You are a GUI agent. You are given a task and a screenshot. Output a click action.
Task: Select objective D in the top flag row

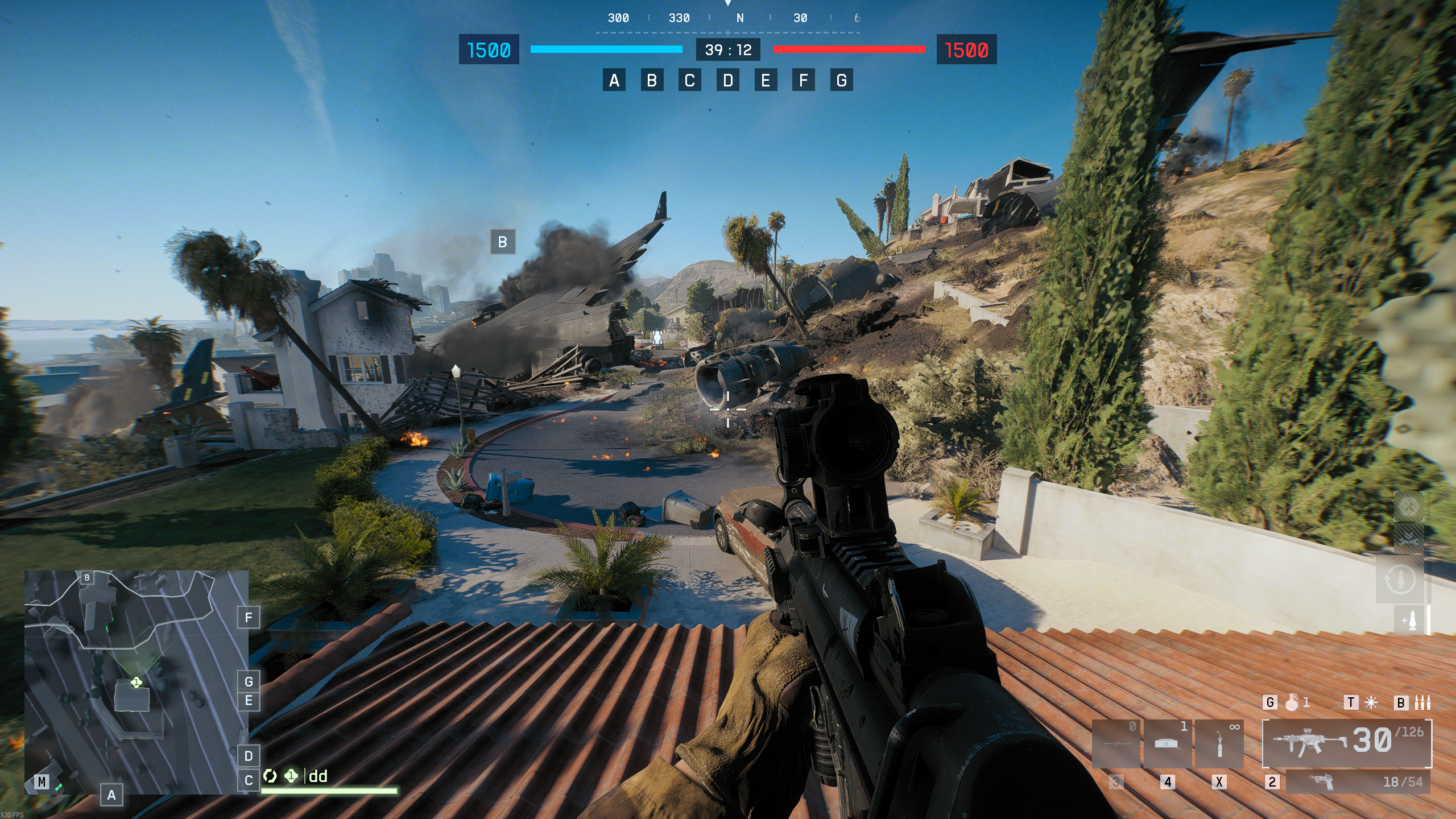(727, 80)
